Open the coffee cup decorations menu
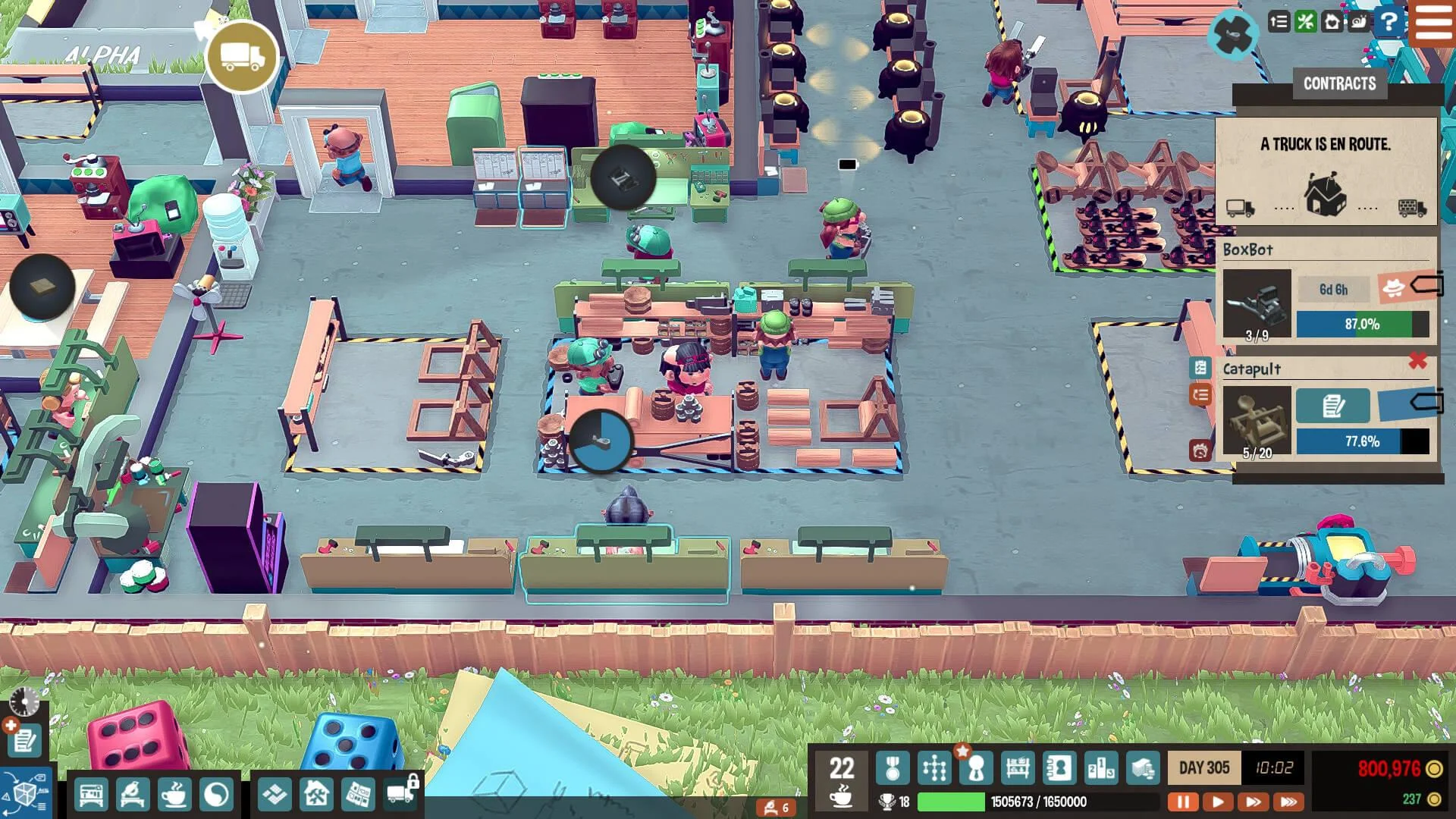This screenshot has height=819, width=1456. pyautogui.click(x=174, y=795)
